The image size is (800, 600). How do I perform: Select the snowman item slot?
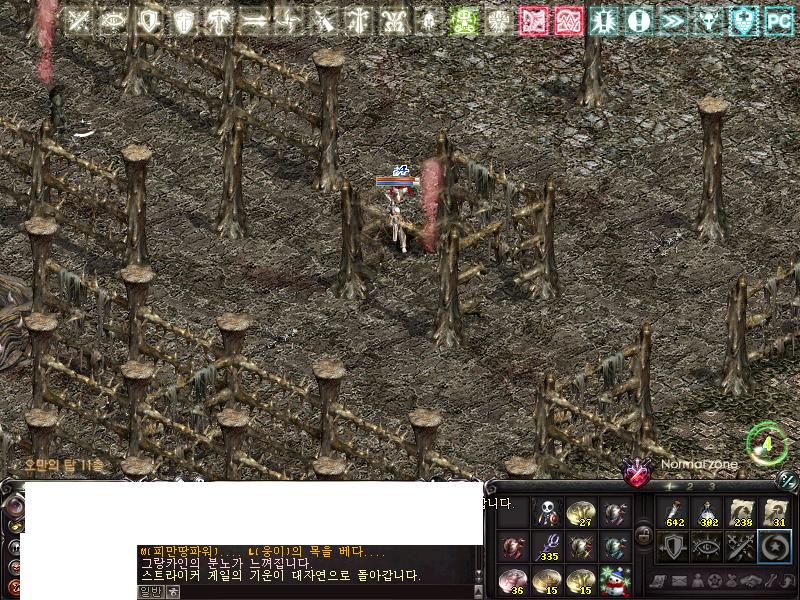click(615, 580)
